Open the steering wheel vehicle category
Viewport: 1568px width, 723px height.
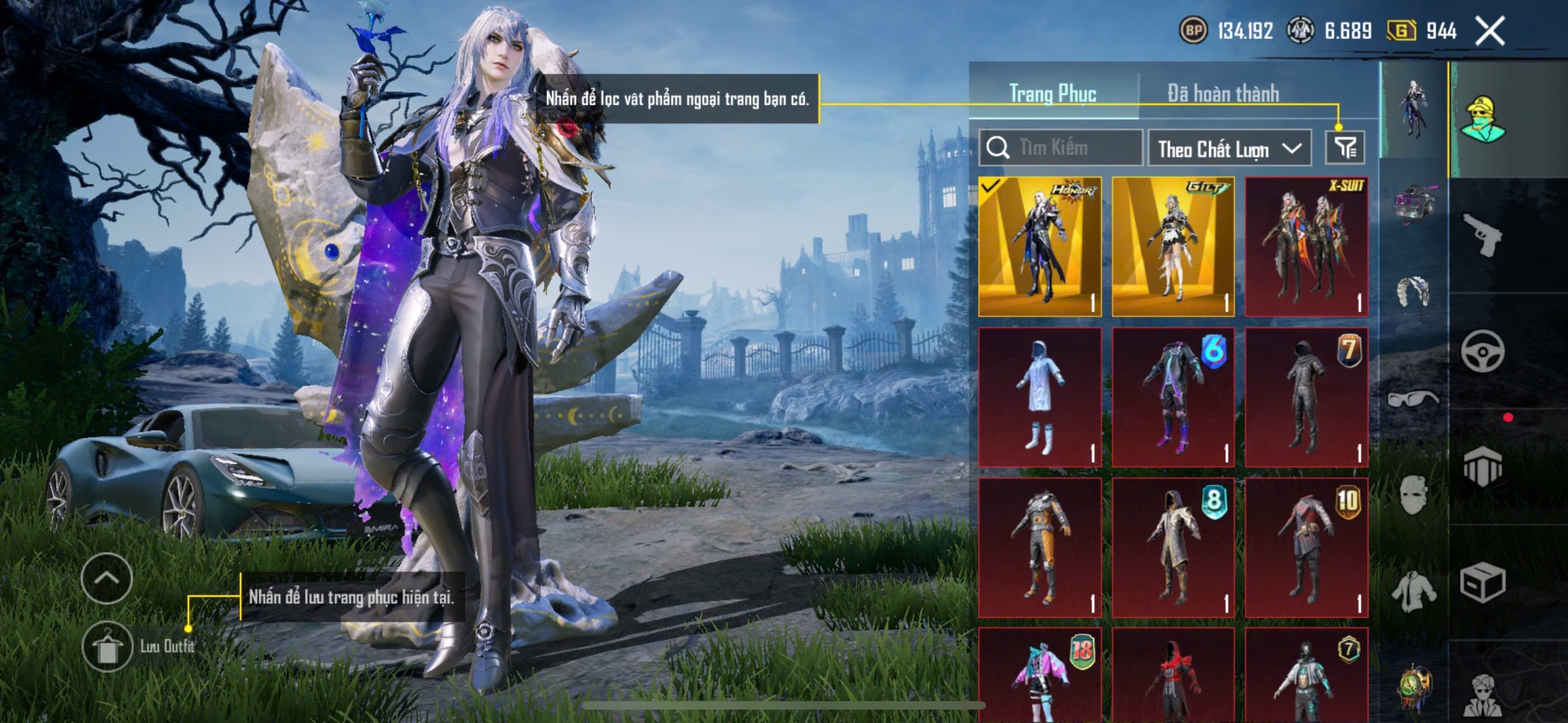tap(1482, 351)
